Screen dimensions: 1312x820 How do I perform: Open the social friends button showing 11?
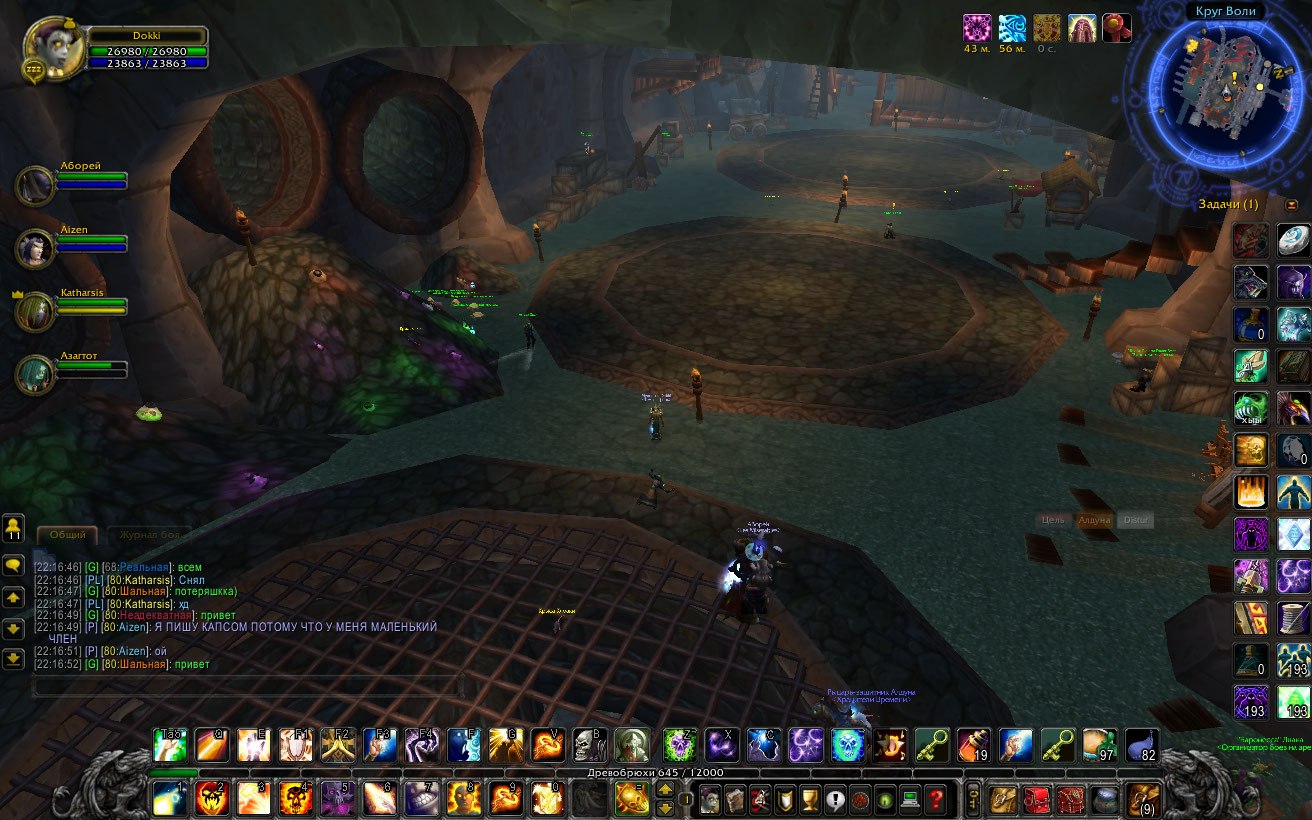(14, 528)
